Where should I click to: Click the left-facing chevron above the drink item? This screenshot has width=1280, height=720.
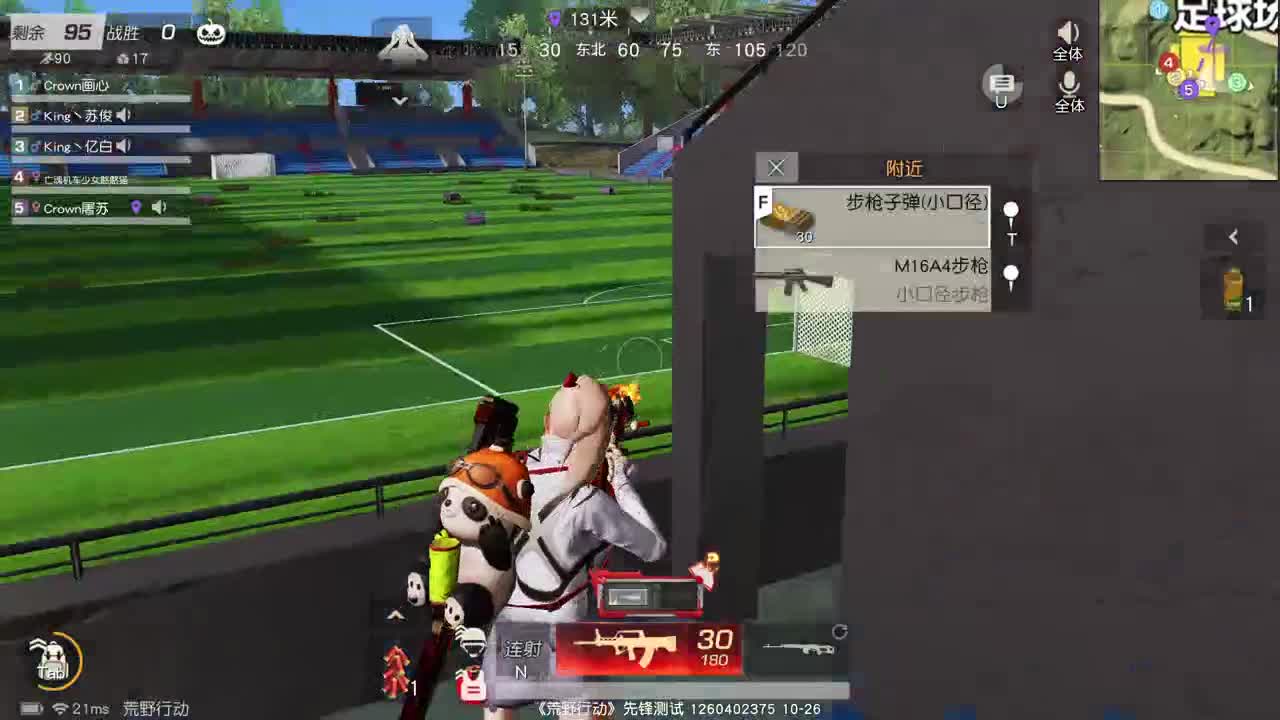[x=1233, y=237]
